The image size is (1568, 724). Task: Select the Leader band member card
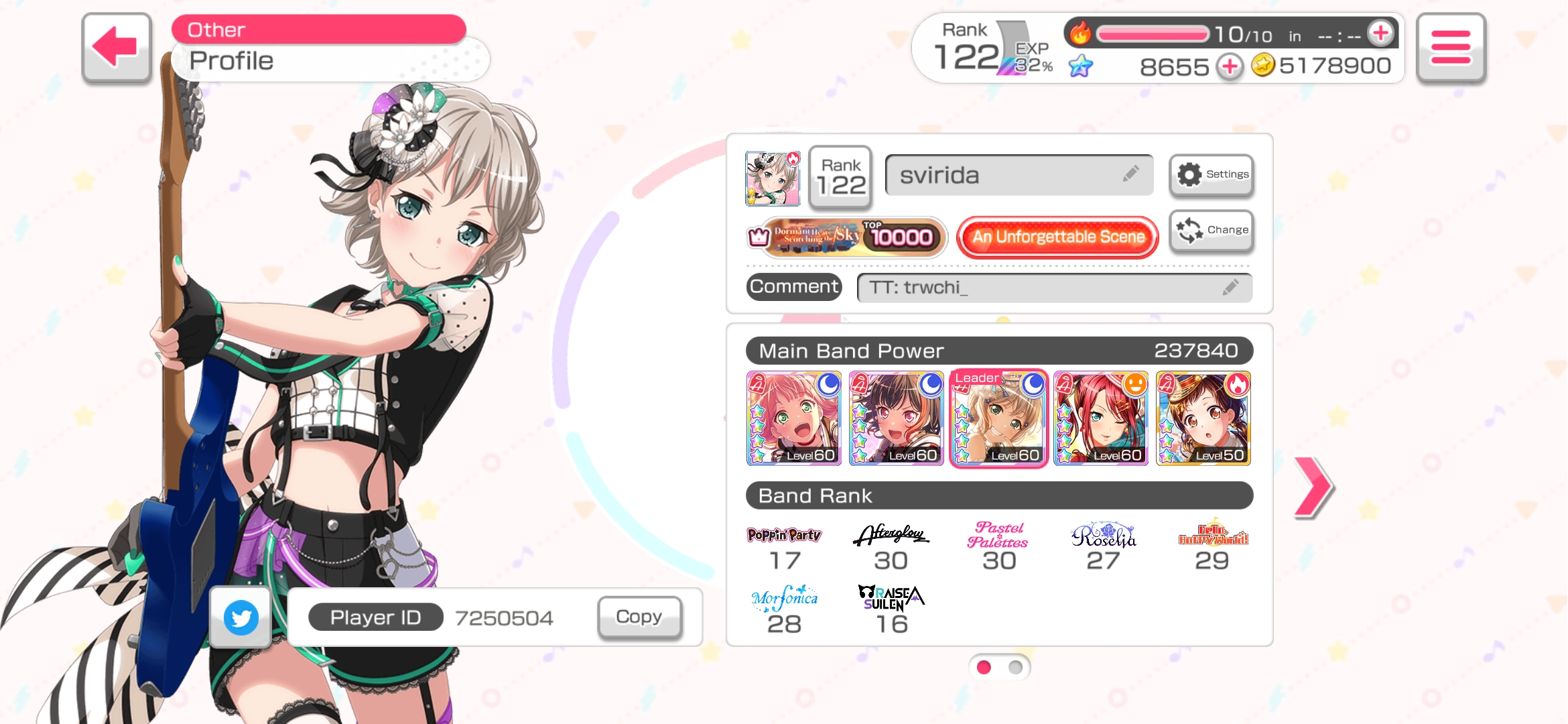click(x=998, y=418)
